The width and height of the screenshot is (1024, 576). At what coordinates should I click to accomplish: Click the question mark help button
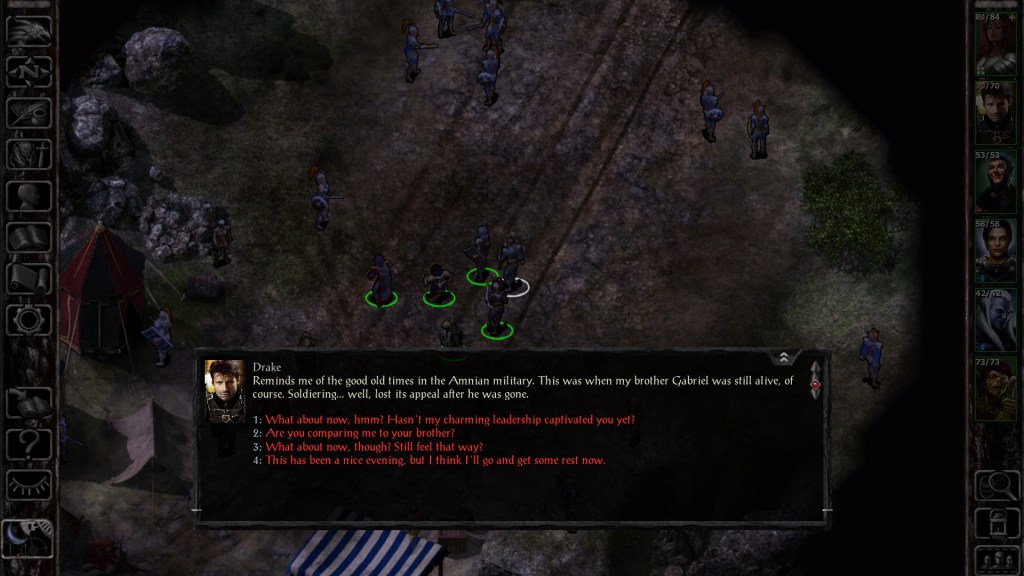29,443
